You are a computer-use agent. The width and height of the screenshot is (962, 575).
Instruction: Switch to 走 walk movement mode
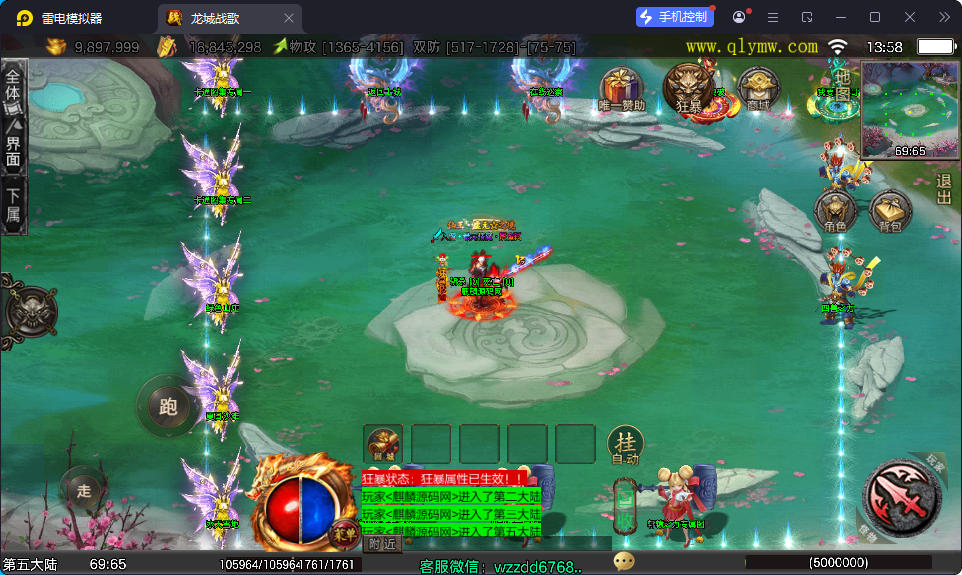84,490
